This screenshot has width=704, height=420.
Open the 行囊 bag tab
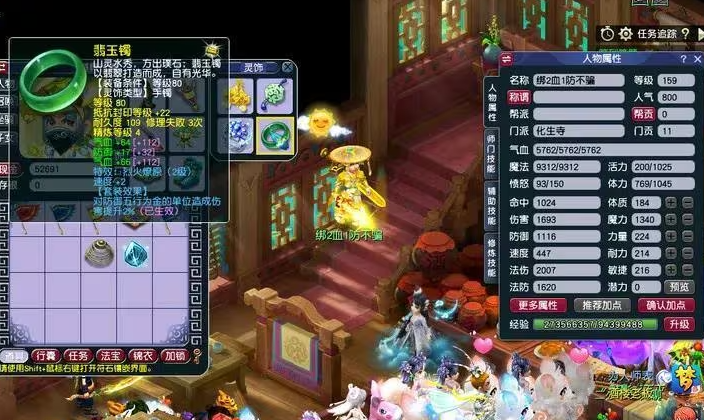[x=44, y=355]
